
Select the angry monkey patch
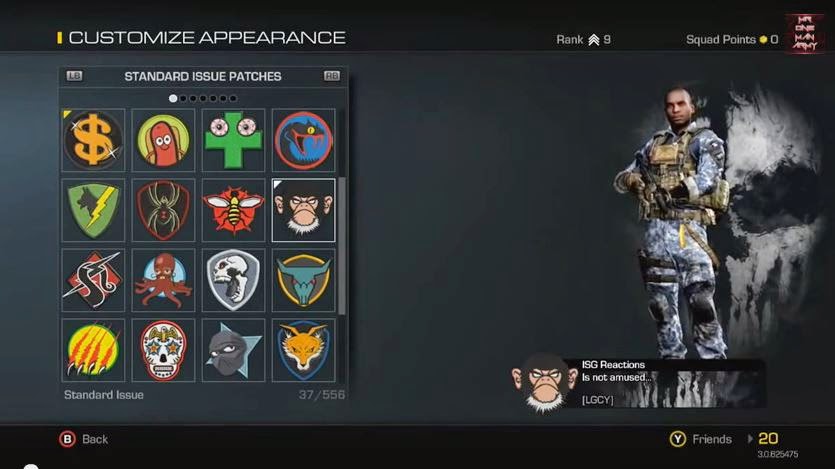[303, 210]
